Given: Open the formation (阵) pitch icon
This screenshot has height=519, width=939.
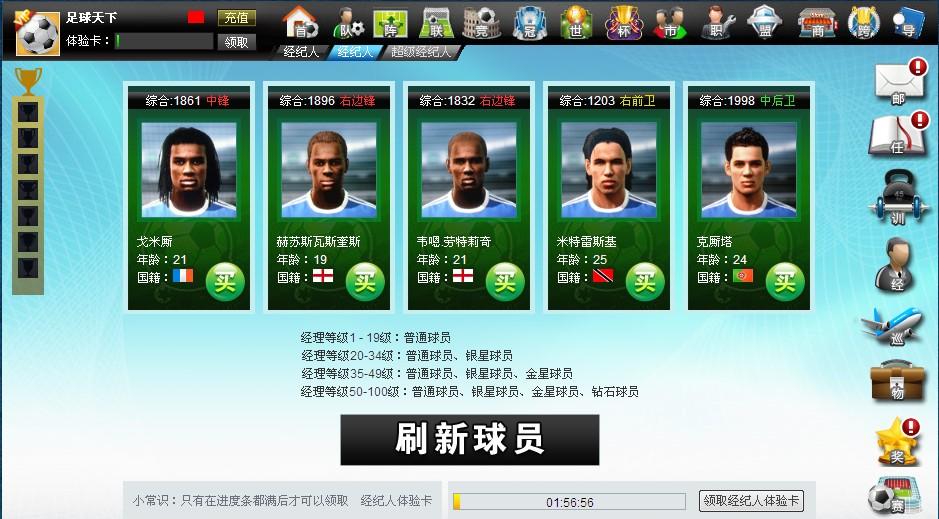Looking at the screenshot, I should coord(389,21).
